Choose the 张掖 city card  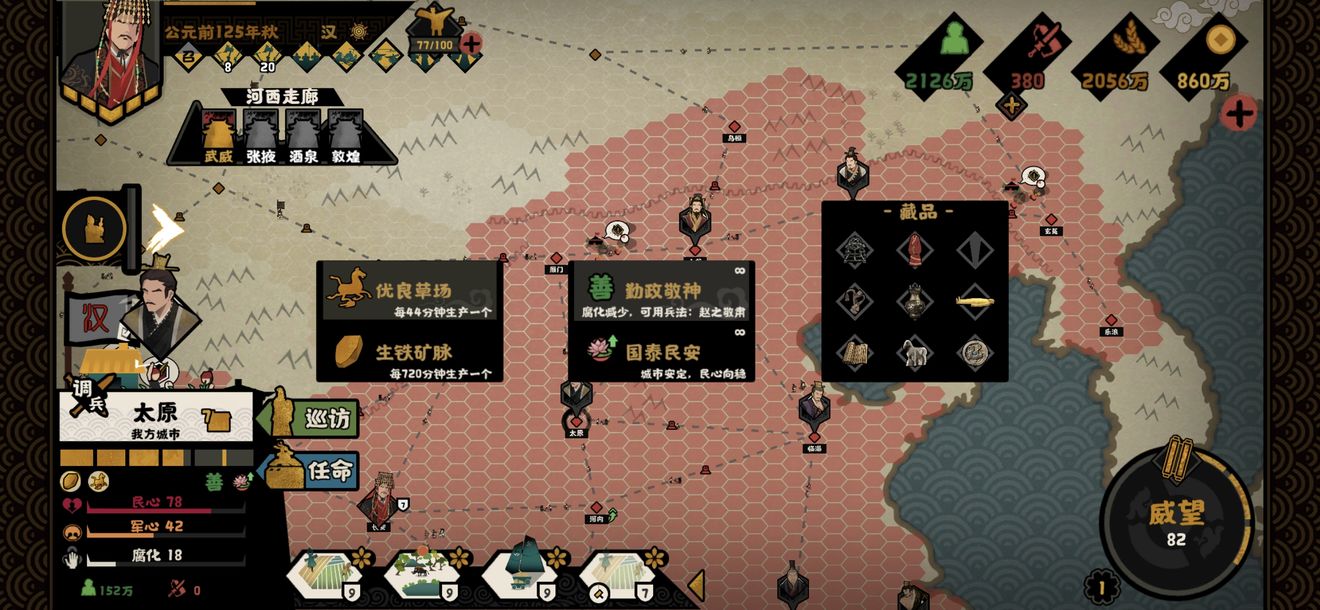[x=261, y=134]
